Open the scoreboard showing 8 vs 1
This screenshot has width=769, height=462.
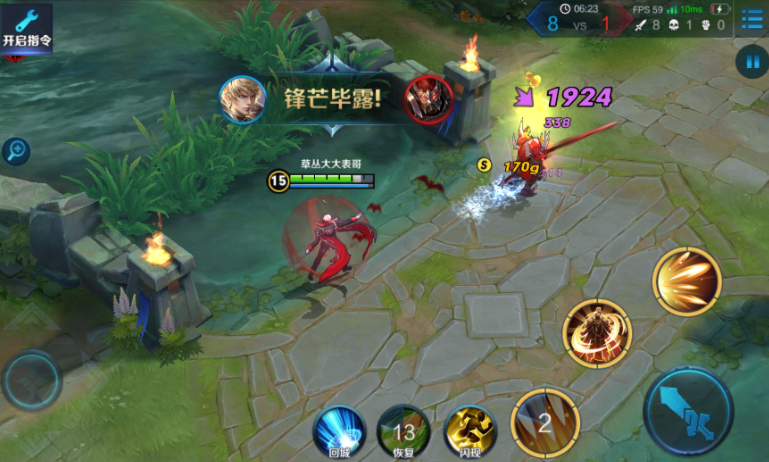pos(579,21)
